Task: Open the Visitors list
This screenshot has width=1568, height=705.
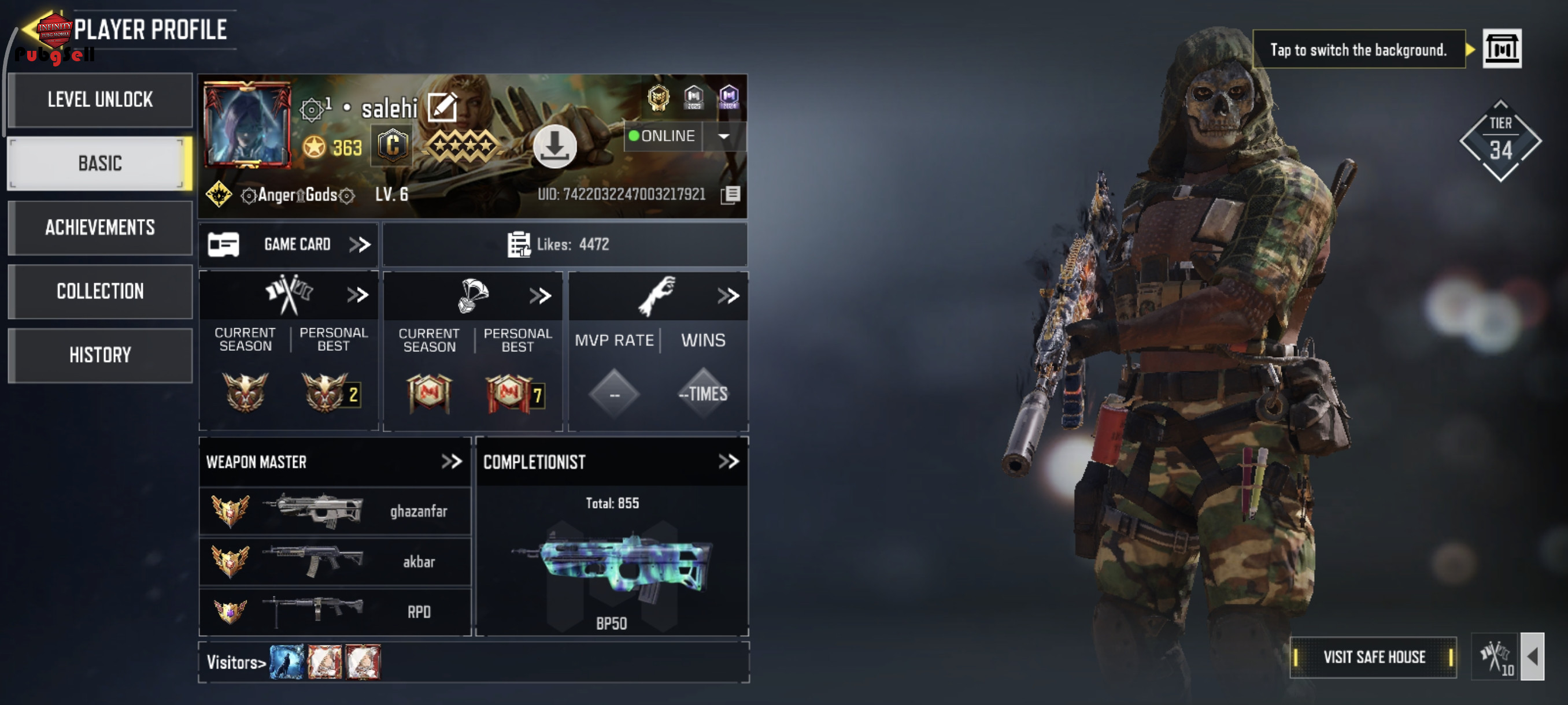Action: coord(236,662)
